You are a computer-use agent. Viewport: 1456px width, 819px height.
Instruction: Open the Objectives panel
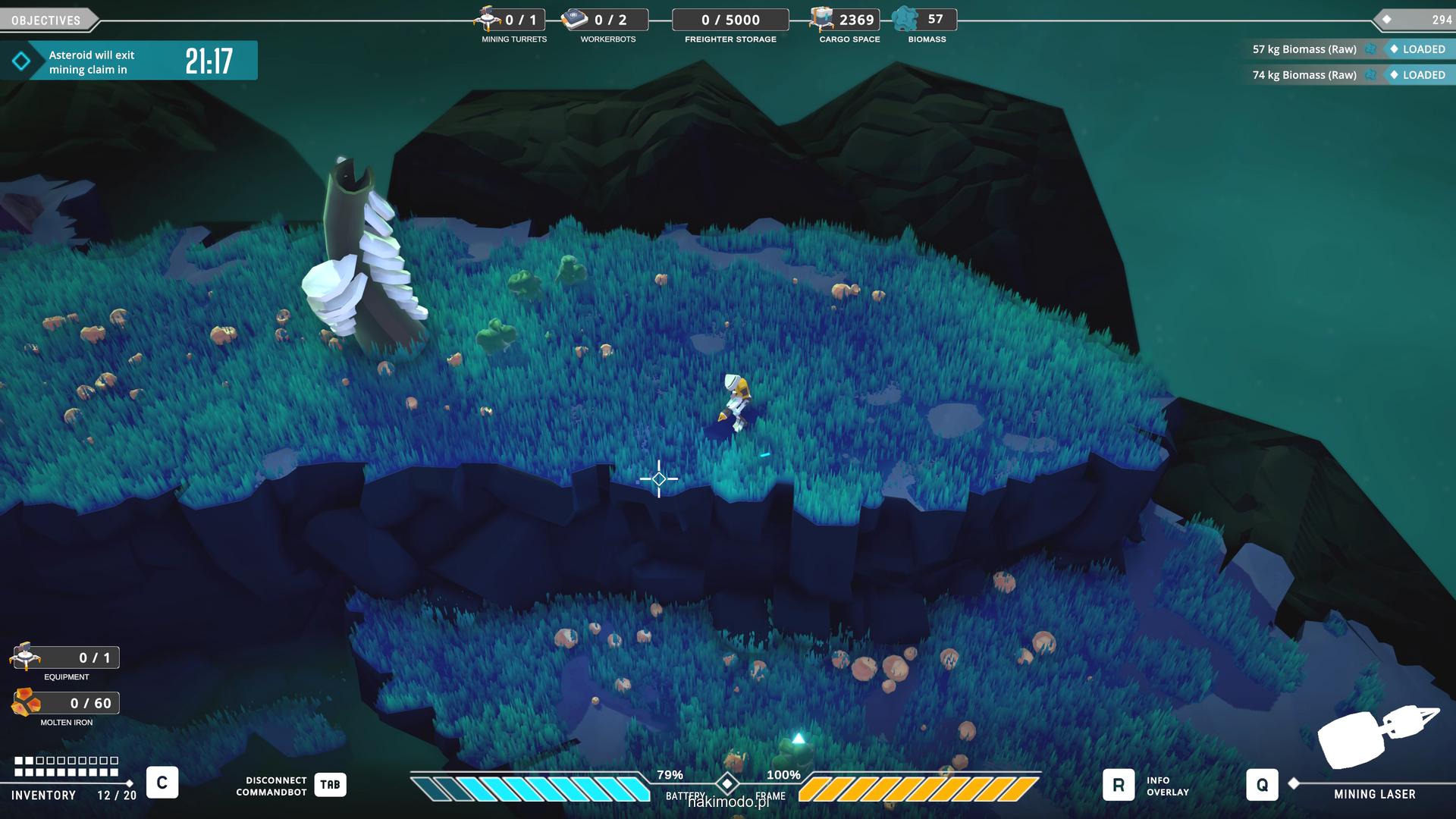click(47, 20)
